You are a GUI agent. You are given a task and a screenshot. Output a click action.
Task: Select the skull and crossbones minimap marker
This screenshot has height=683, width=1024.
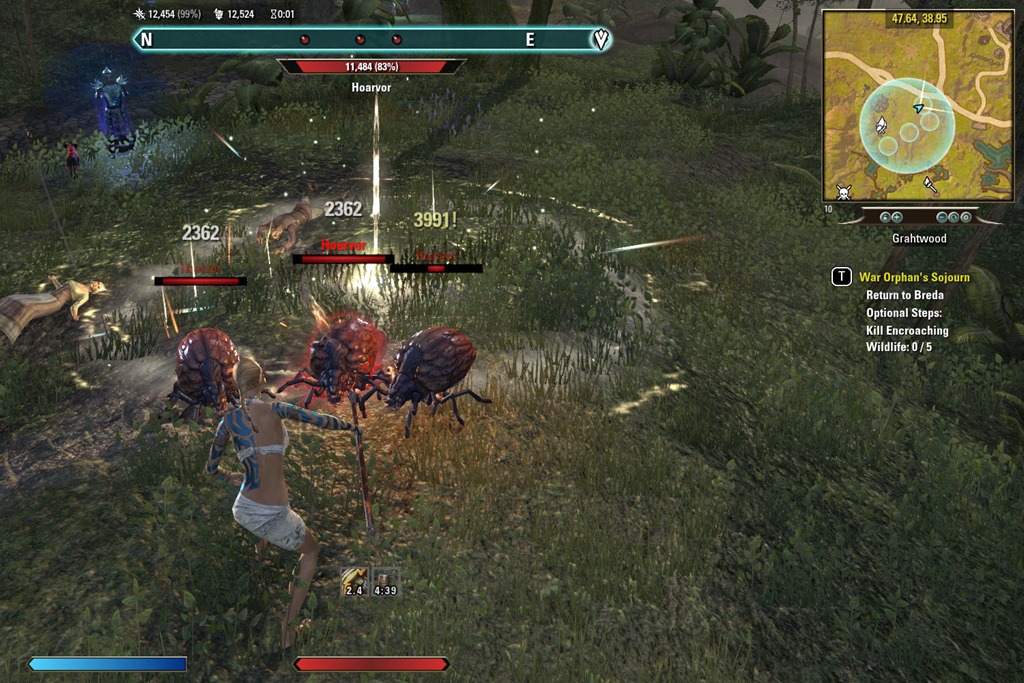(843, 190)
